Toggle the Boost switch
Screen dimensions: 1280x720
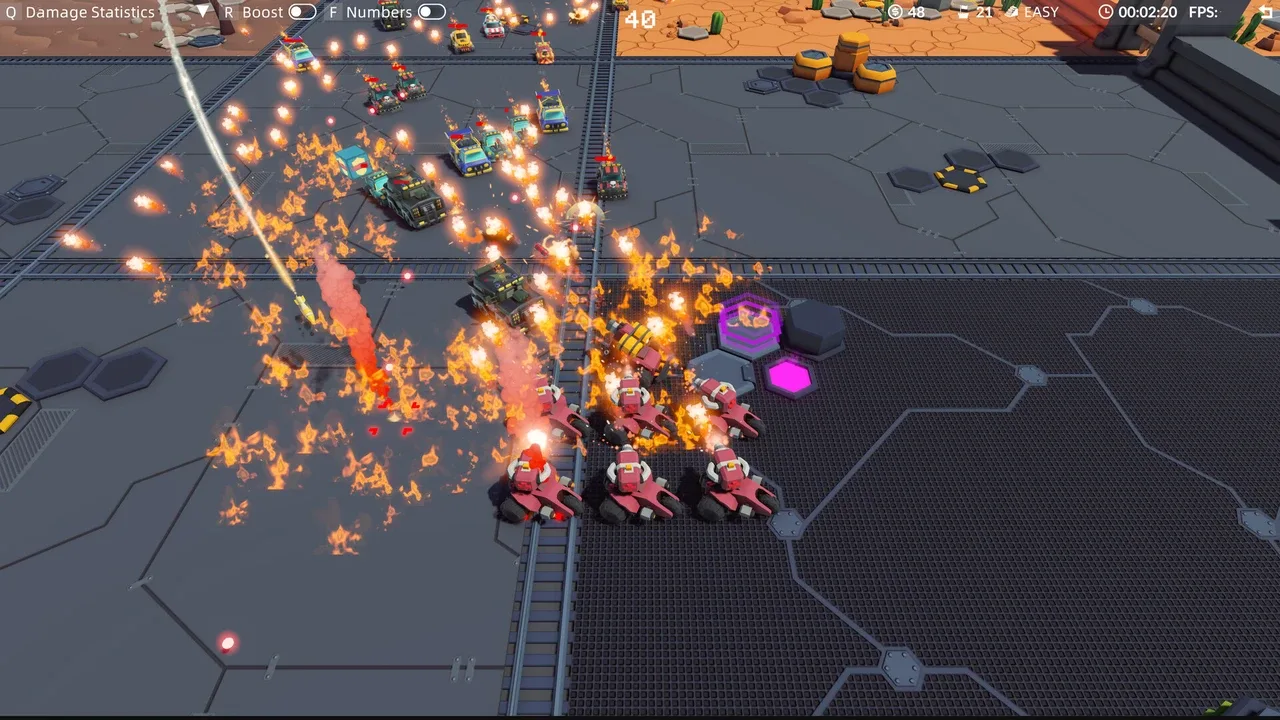click(302, 12)
